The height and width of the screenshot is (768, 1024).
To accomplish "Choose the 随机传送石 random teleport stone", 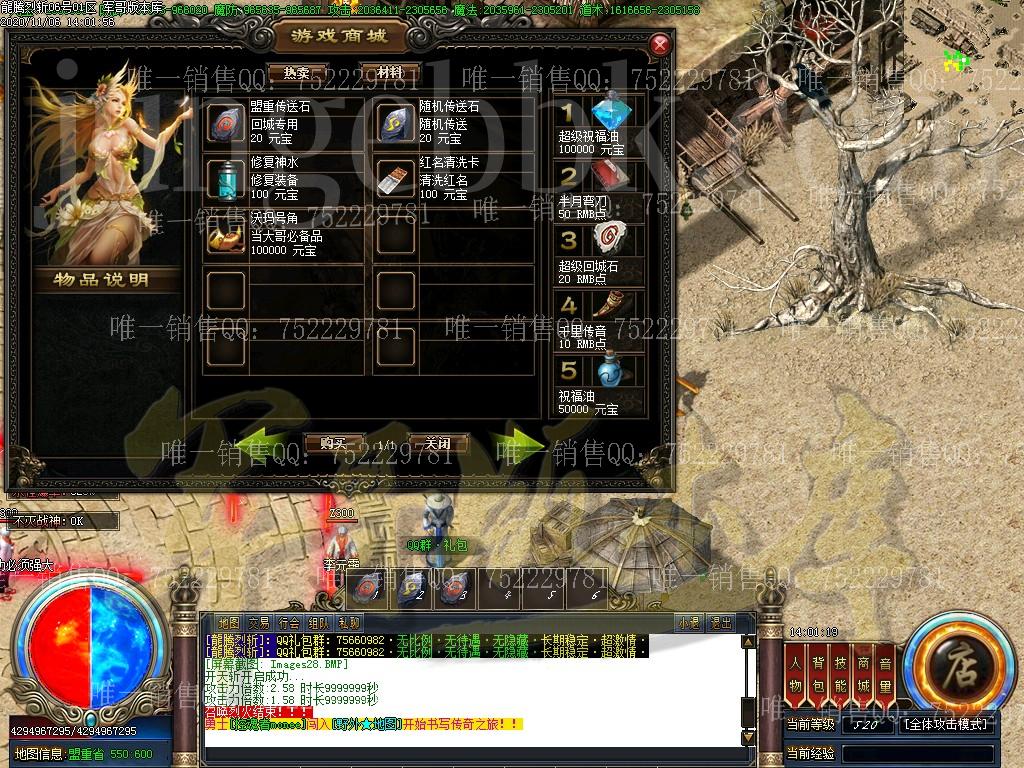I will [x=396, y=123].
